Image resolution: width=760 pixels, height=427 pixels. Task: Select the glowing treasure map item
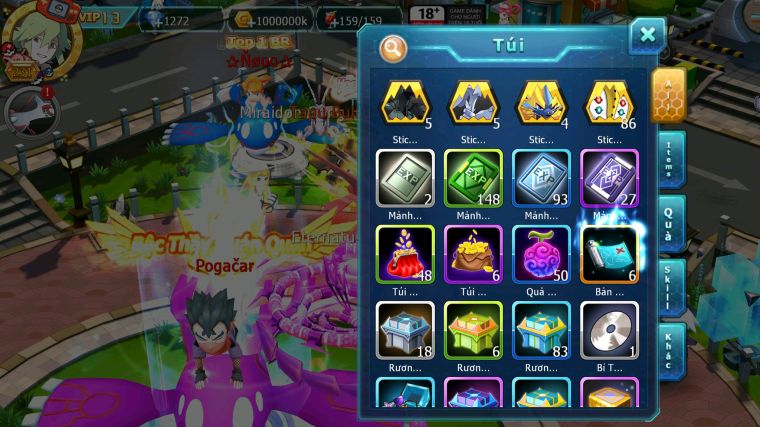pos(610,253)
